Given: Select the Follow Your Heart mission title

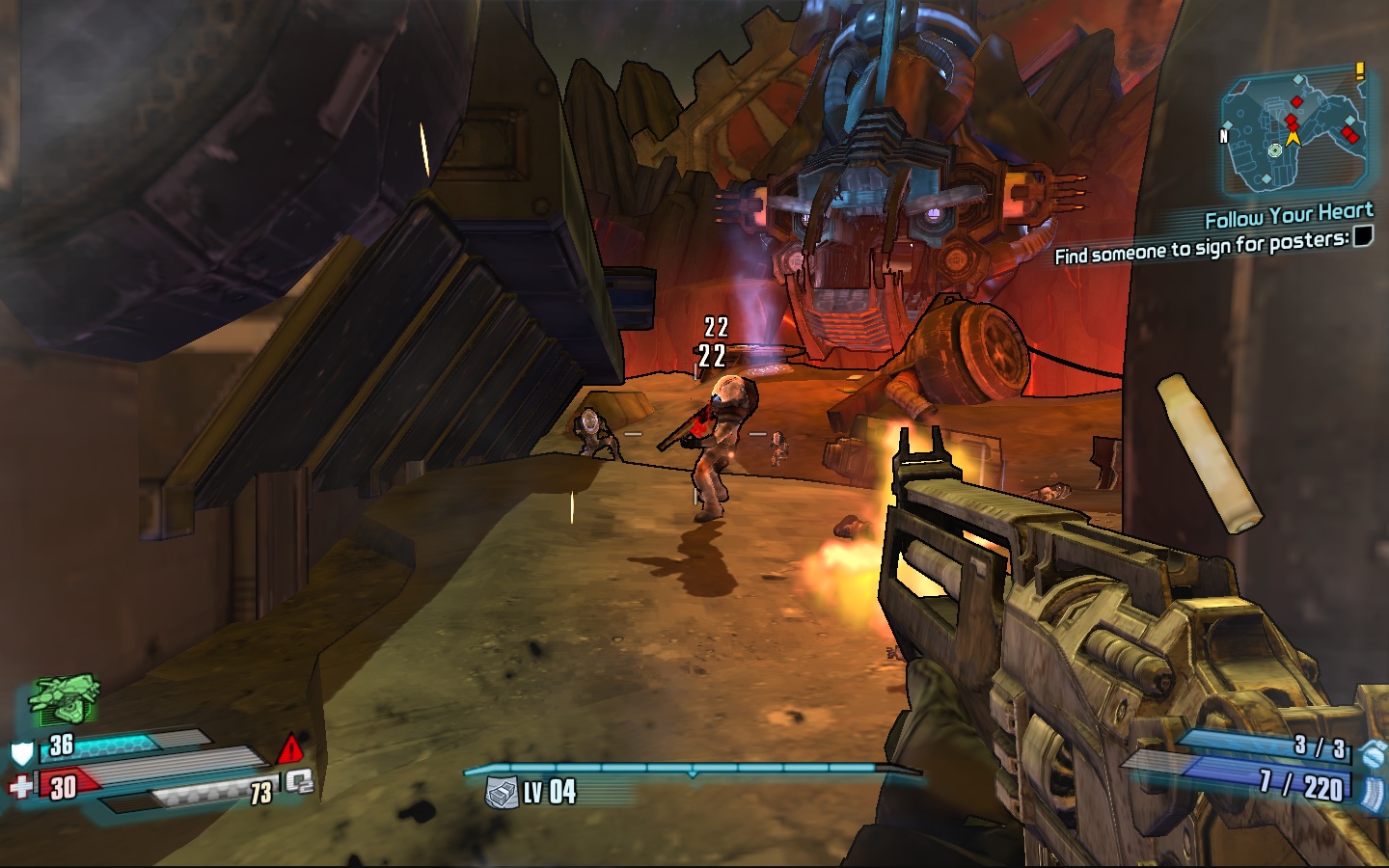Looking at the screenshot, I should point(1289,215).
